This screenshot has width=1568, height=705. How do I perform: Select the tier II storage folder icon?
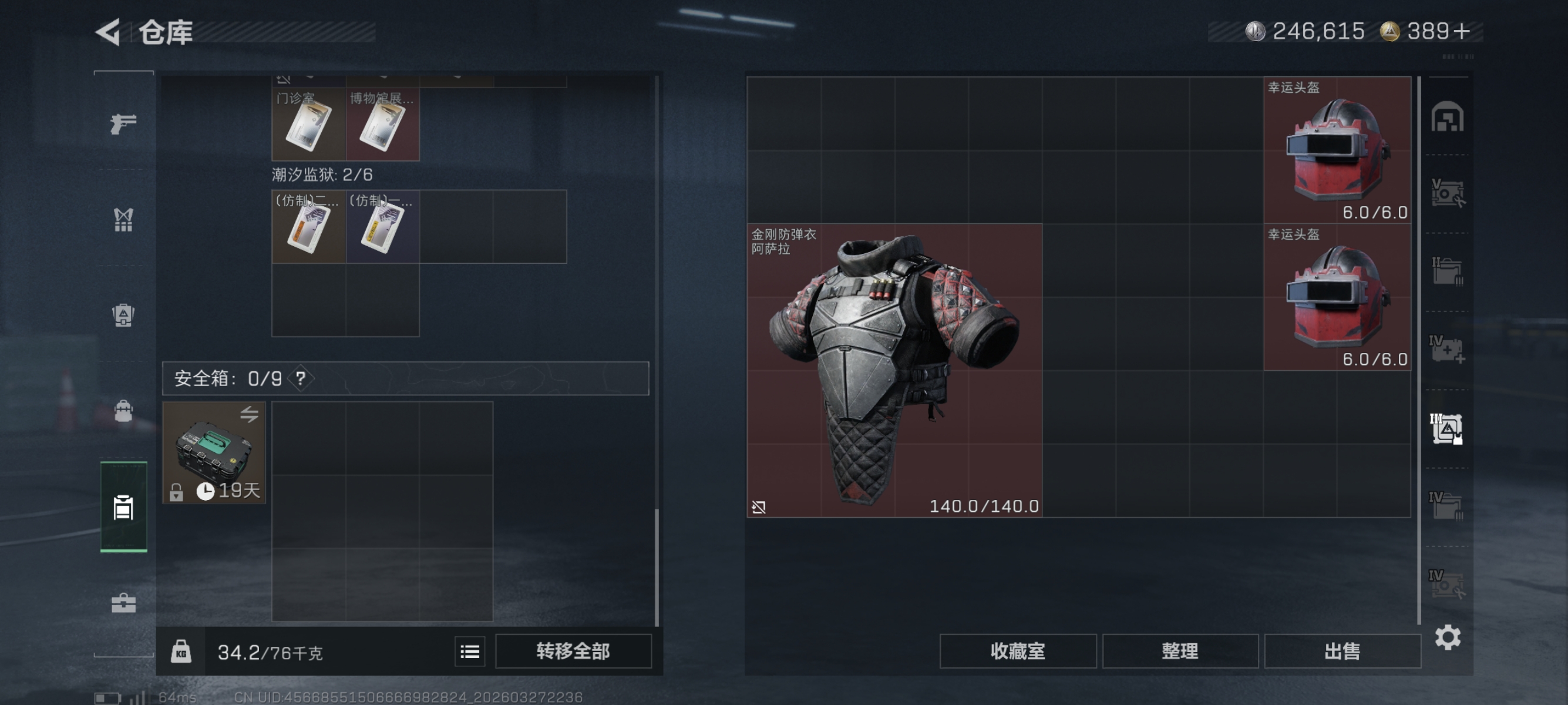tap(1449, 270)
